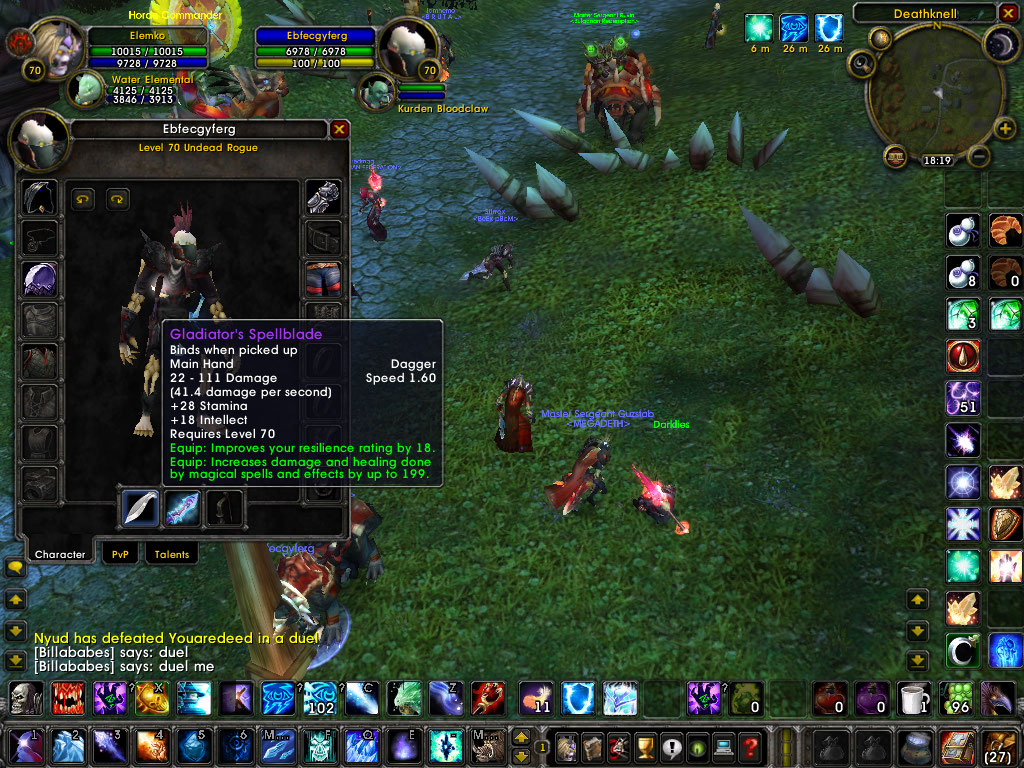Open the day-night moon clock indicator
Image resolution: width=1024 pixels, height=768 pixels.
1002,45
